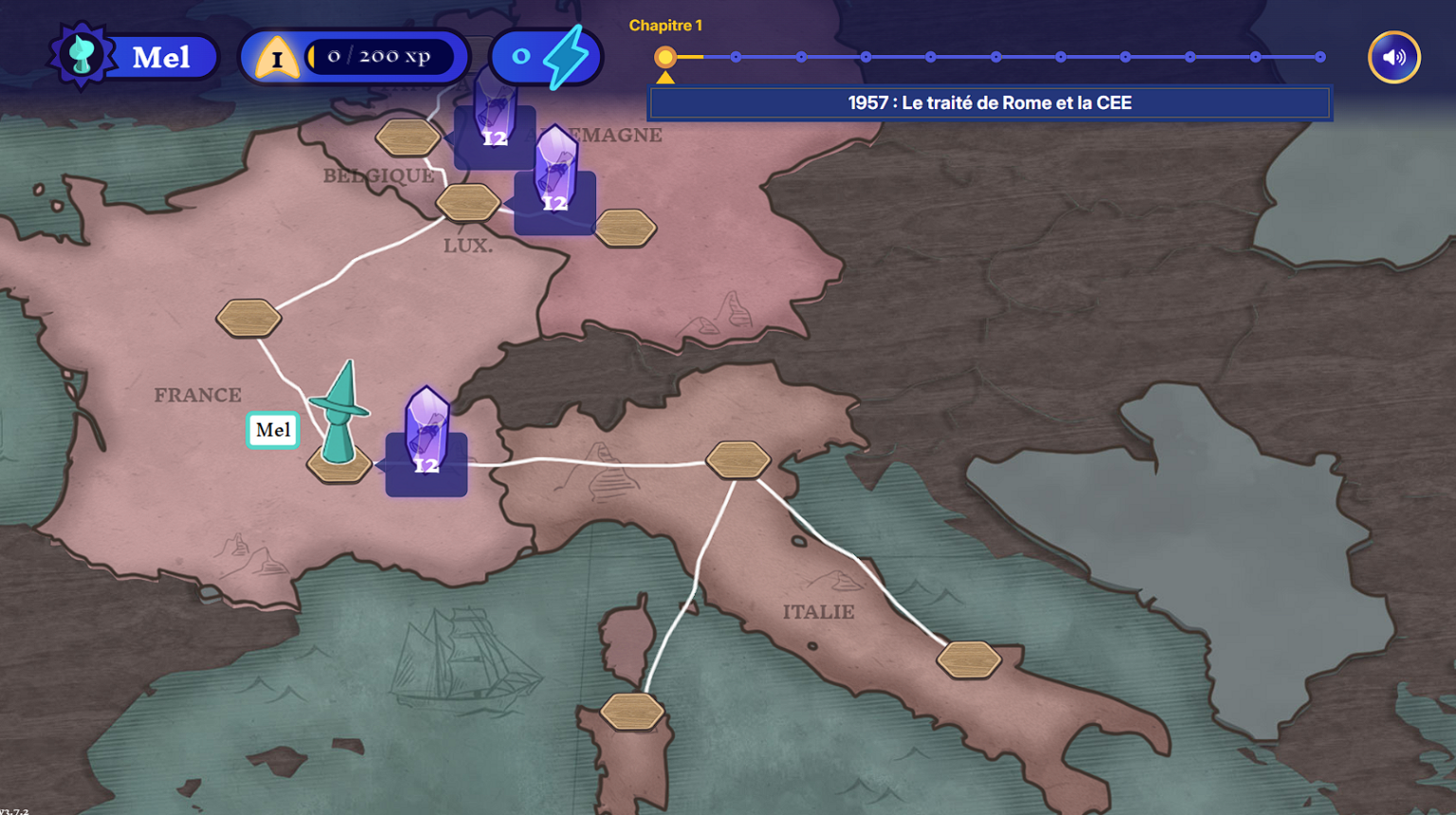Image resolution: width=1456 pixels, height=815 pixels.
Task: Select the hex tile in northern Italy
Action: [x=737, y=460]
